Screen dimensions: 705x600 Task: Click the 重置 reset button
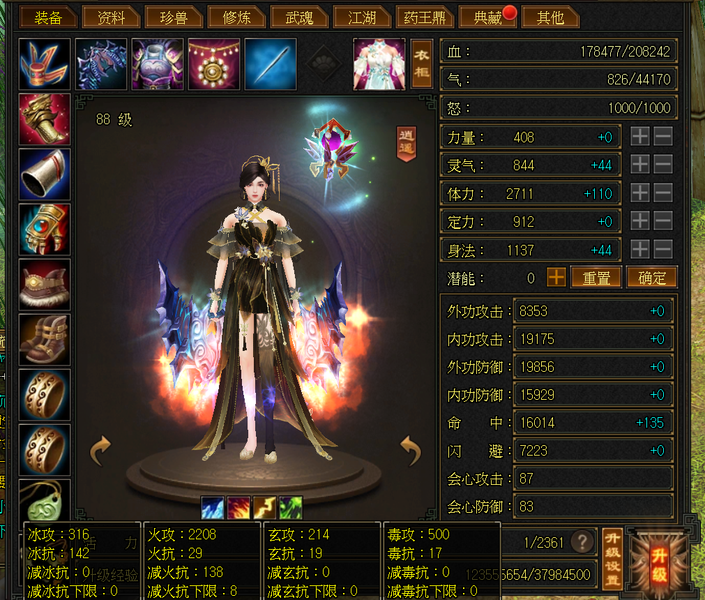[596, 277]
